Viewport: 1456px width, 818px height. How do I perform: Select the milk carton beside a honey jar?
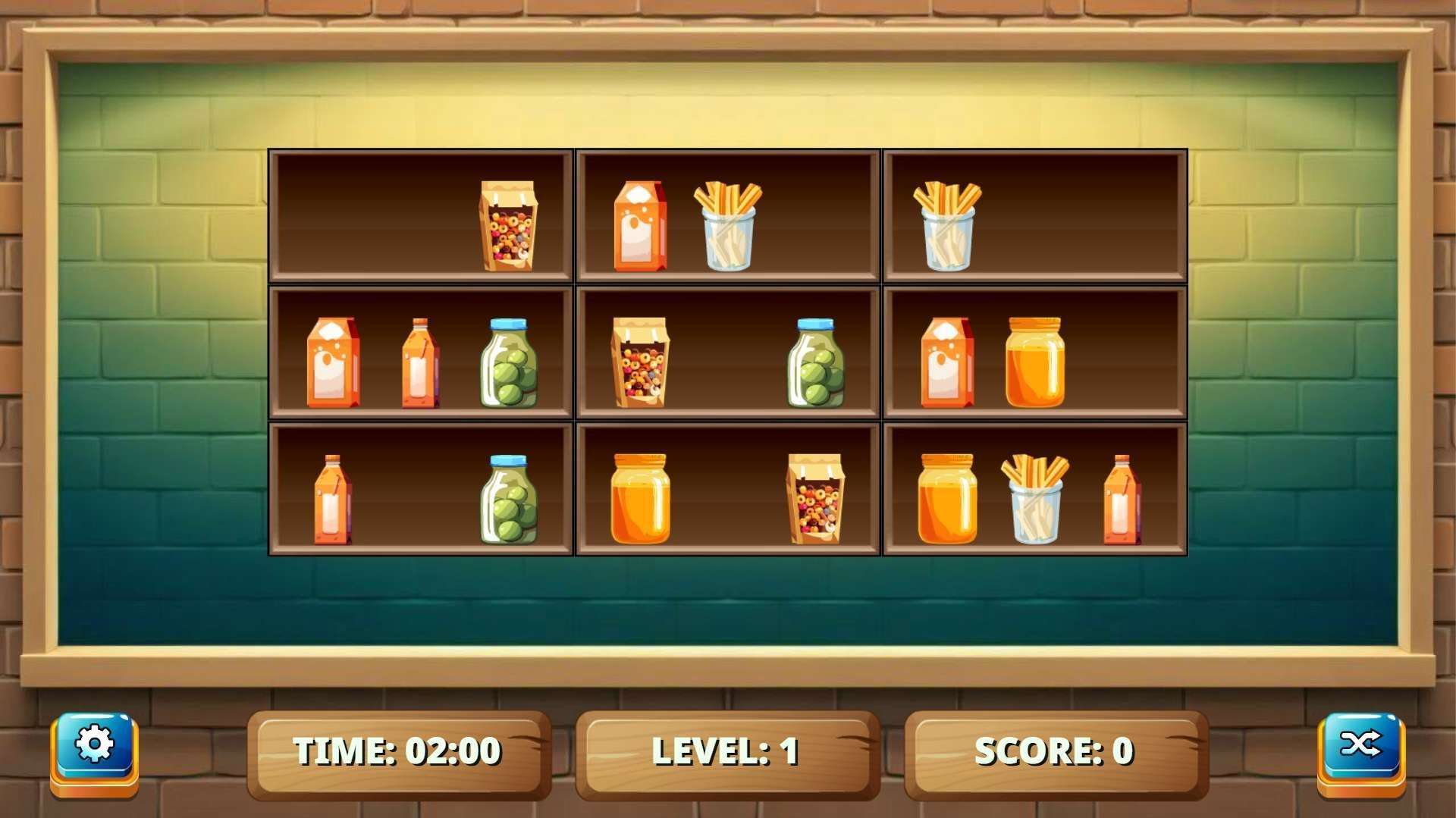tap(947, 363)
